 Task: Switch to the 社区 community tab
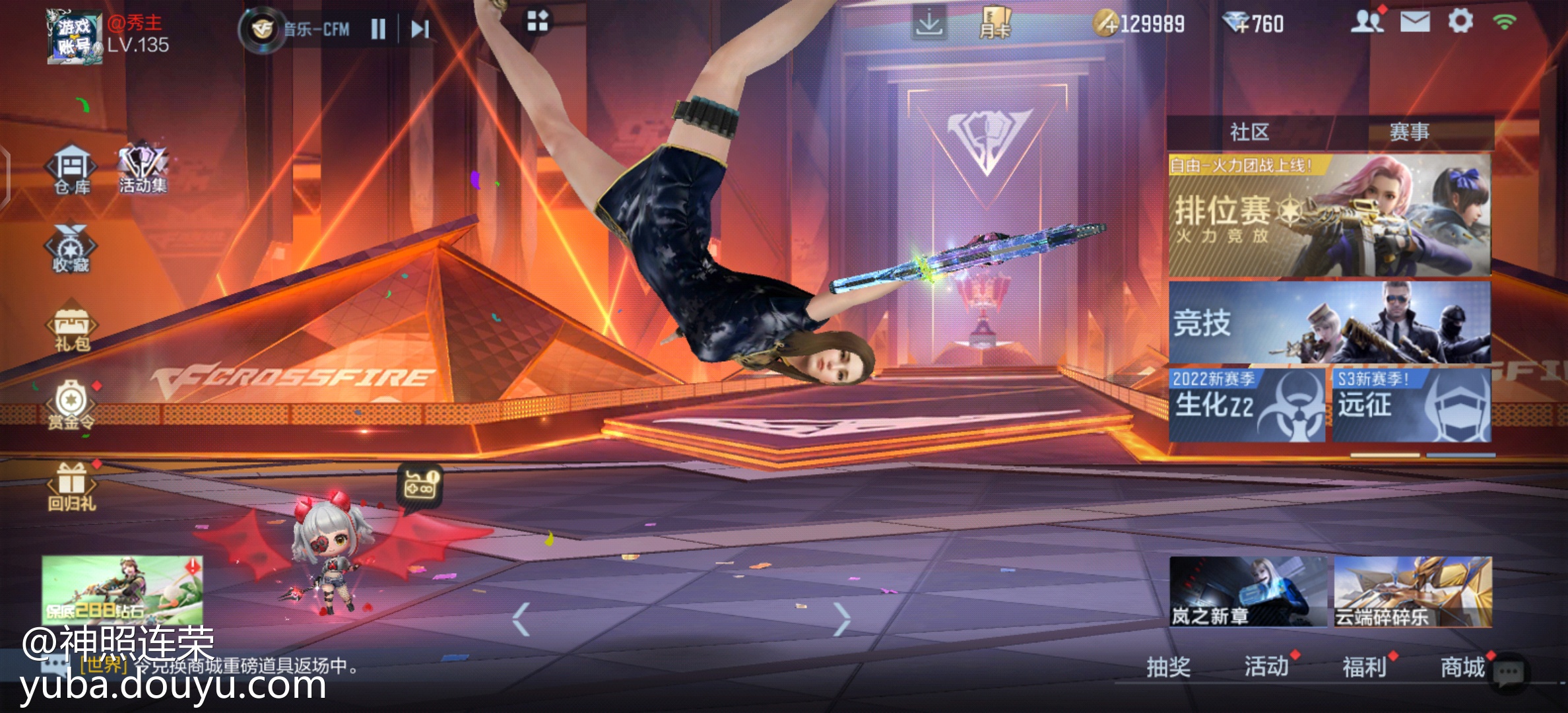1249,132
